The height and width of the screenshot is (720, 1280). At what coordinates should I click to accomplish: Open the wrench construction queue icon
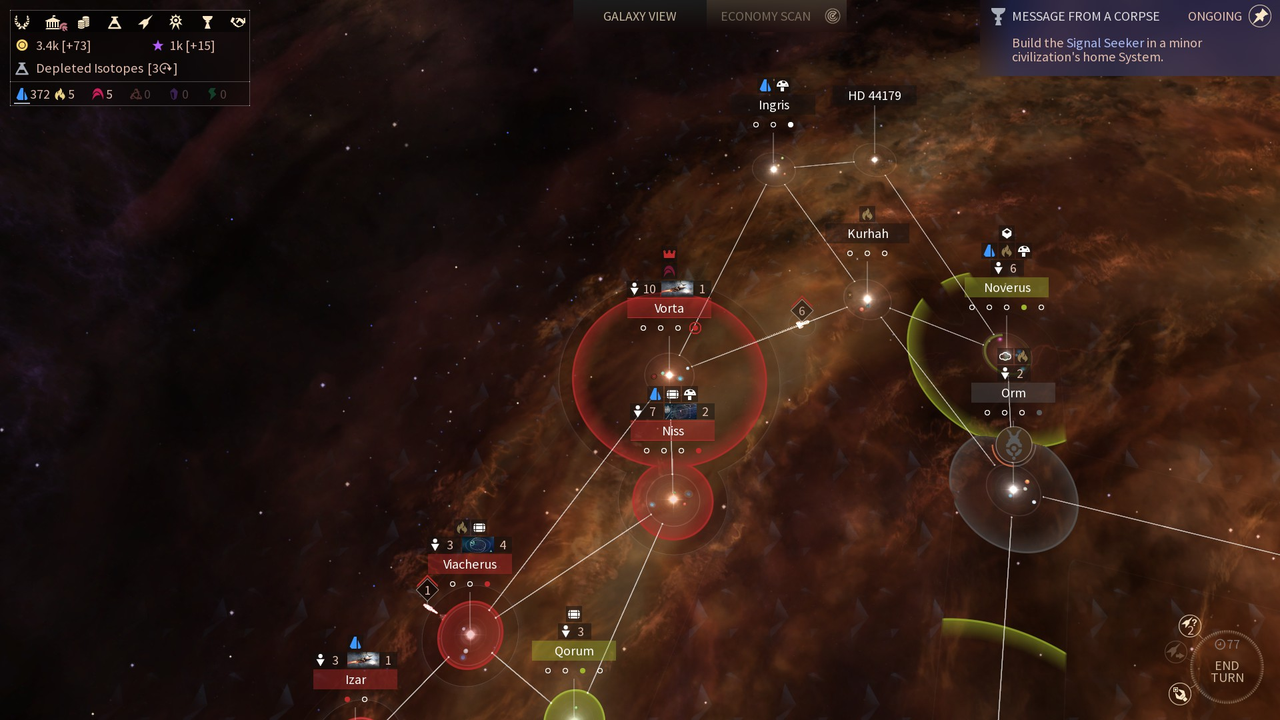[x=1180, y=693]
